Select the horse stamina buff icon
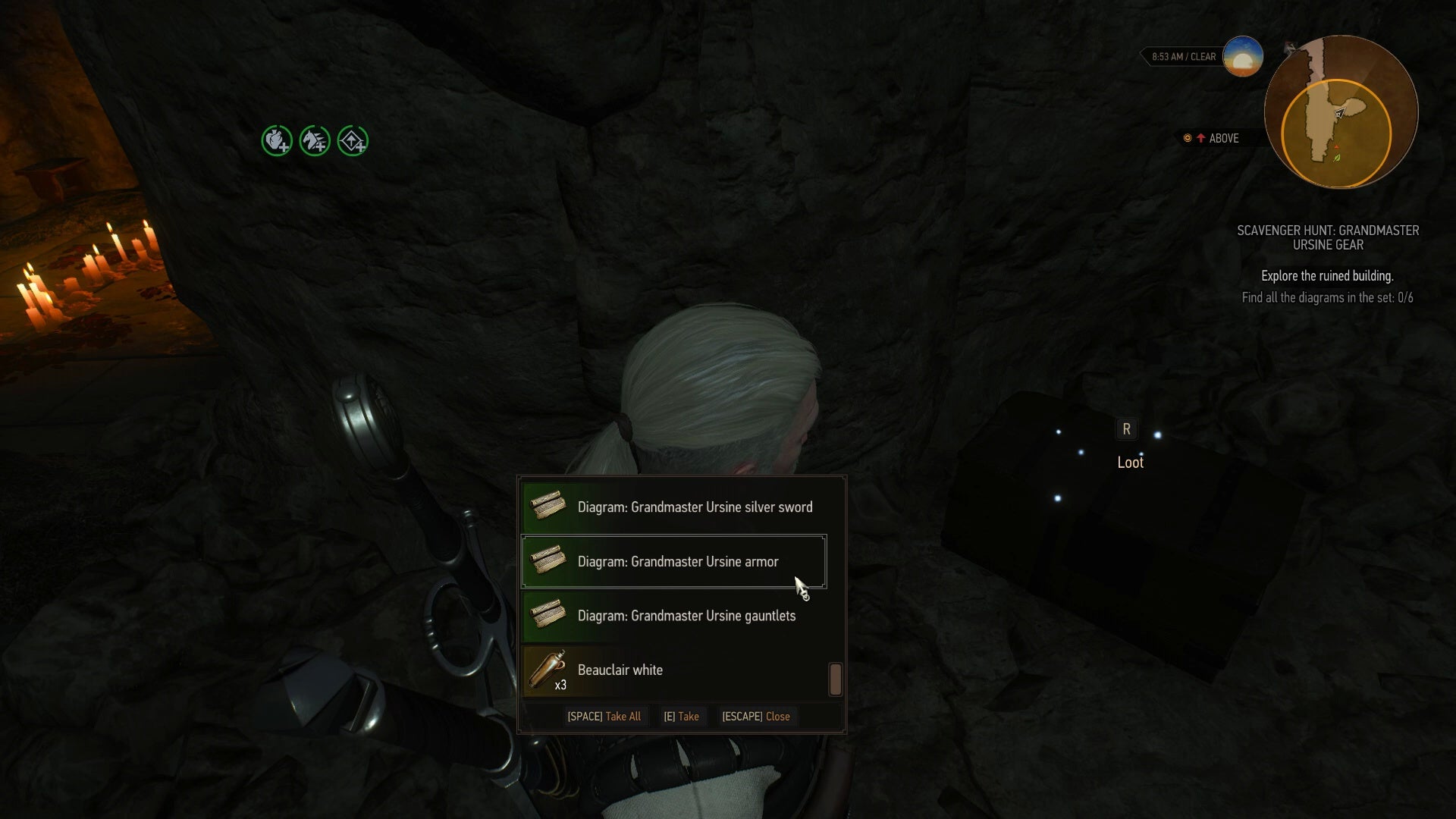The image size is (1456, 819). tap(315, 140)
